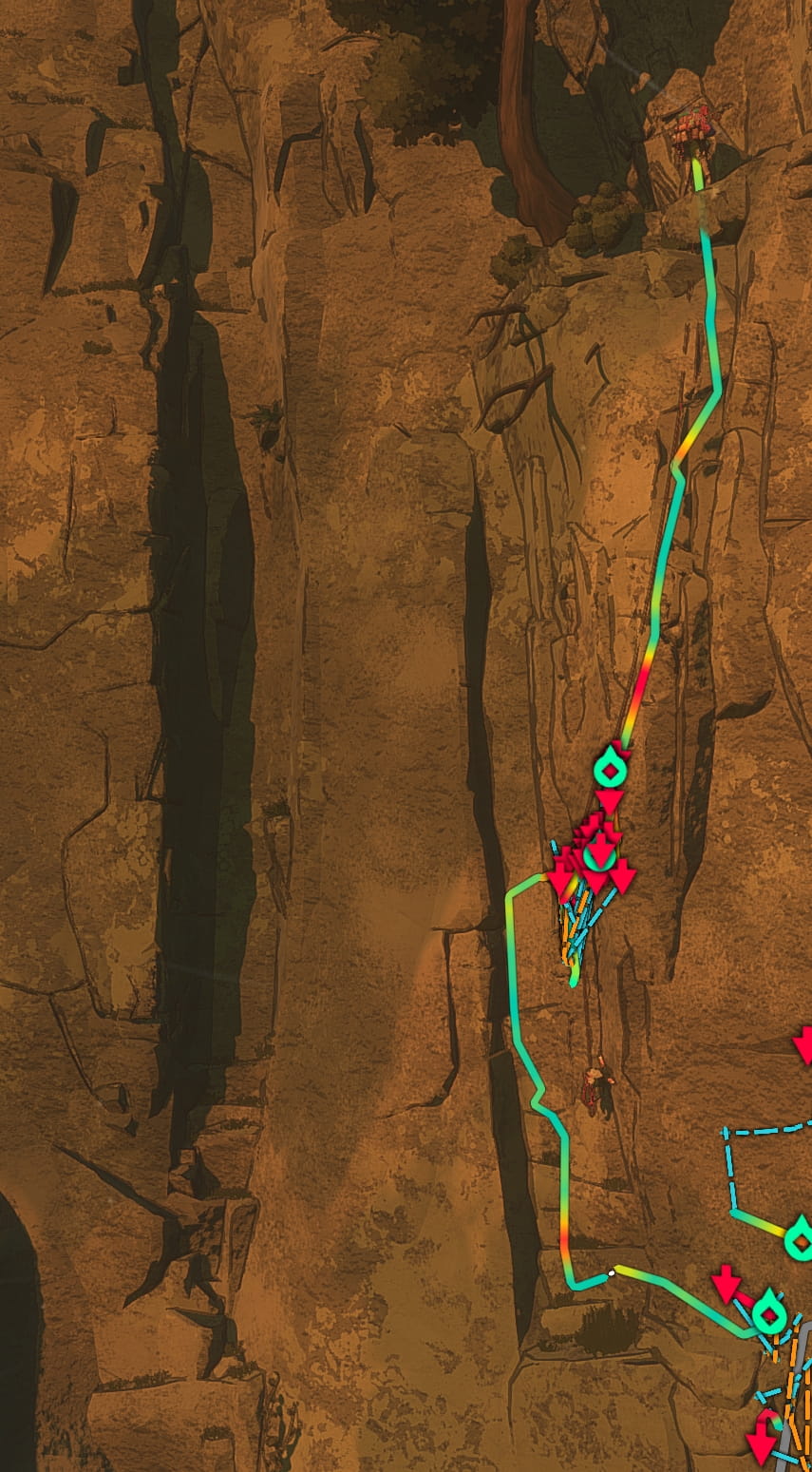
Task: Select the topmost teal piton marker
Action: coord(611,769)
